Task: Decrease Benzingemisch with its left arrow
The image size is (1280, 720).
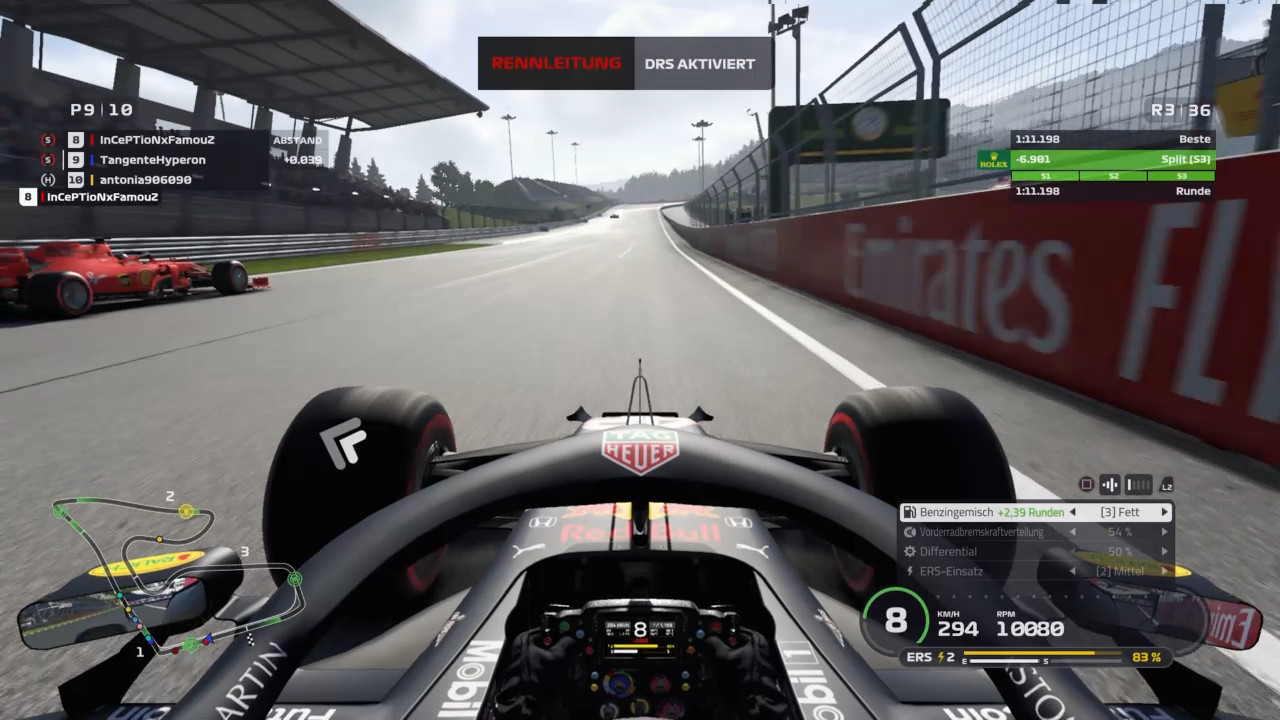Action: [x=1073, y=512]
